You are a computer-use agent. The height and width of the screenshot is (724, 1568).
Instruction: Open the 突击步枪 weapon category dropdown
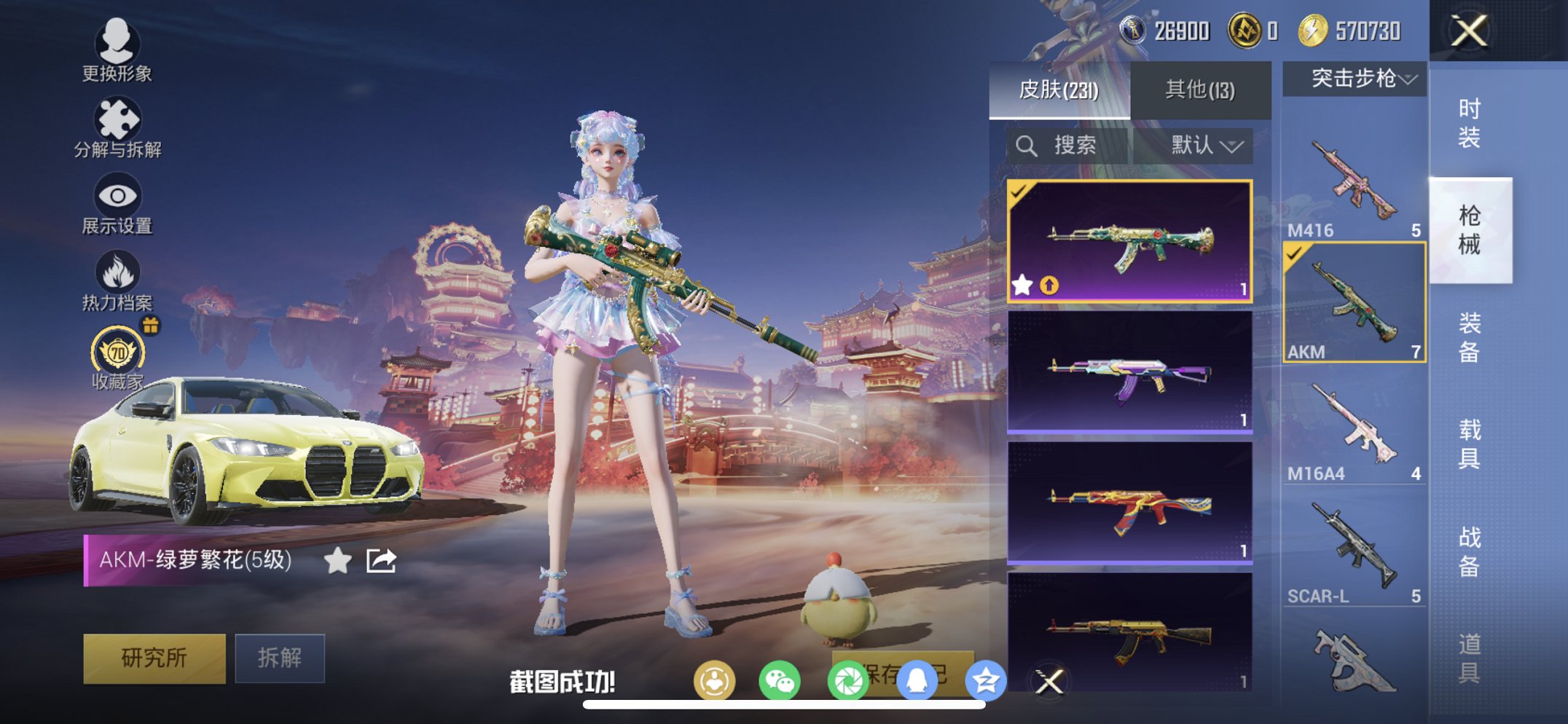click(x=1352, y=80)
